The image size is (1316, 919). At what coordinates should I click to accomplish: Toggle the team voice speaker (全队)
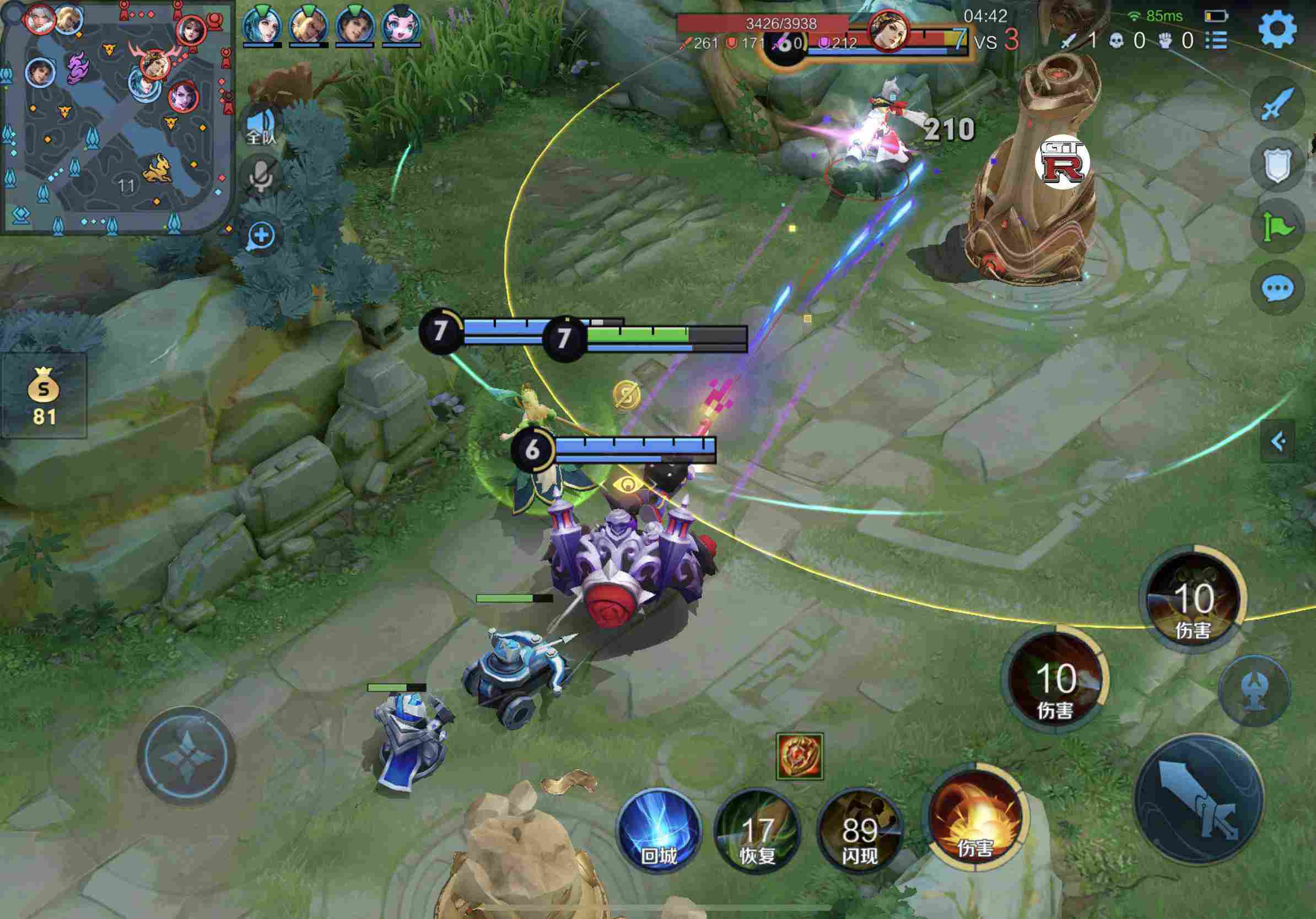[261, 126]
